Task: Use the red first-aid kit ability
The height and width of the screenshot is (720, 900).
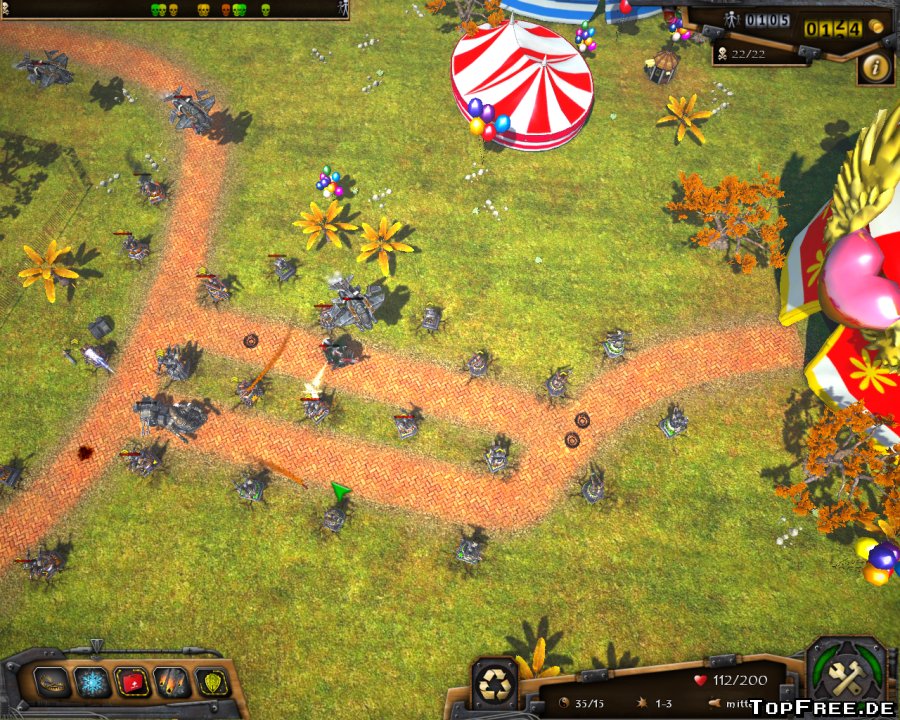Action: point(132,683)
